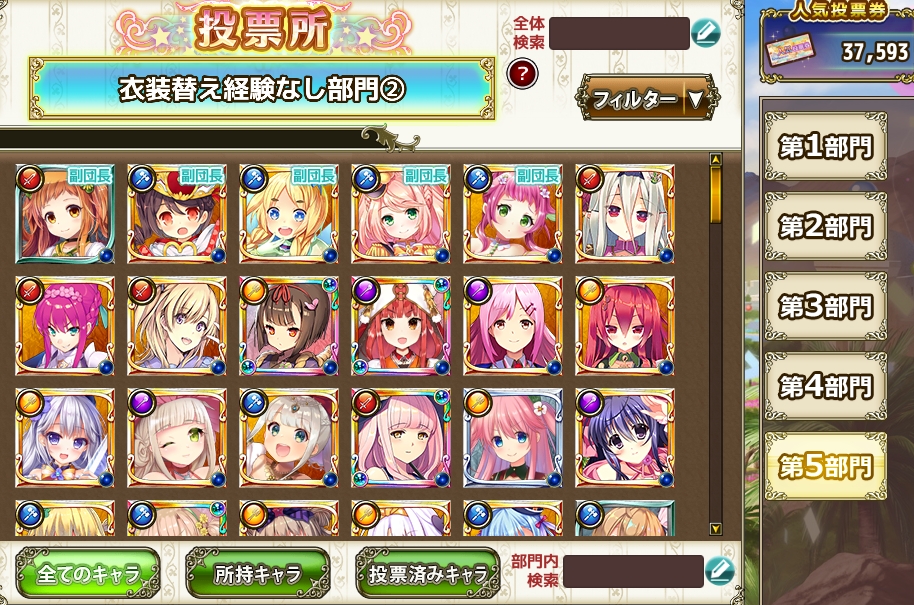Select the blonde braided blue-eyed 副団長 portrait

289,214
